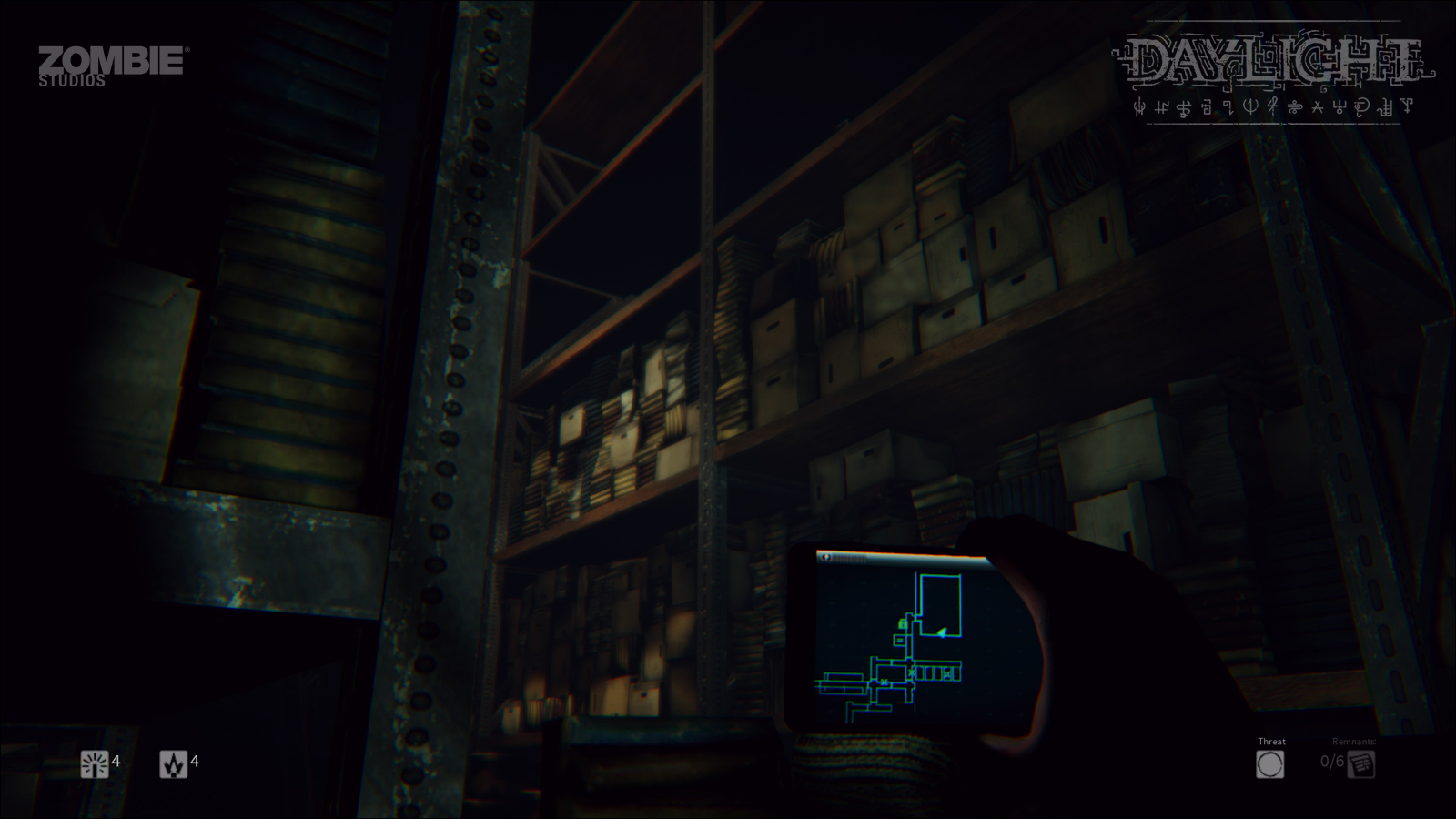Click the padlock icon on the phone map

[x=902, y=624]
